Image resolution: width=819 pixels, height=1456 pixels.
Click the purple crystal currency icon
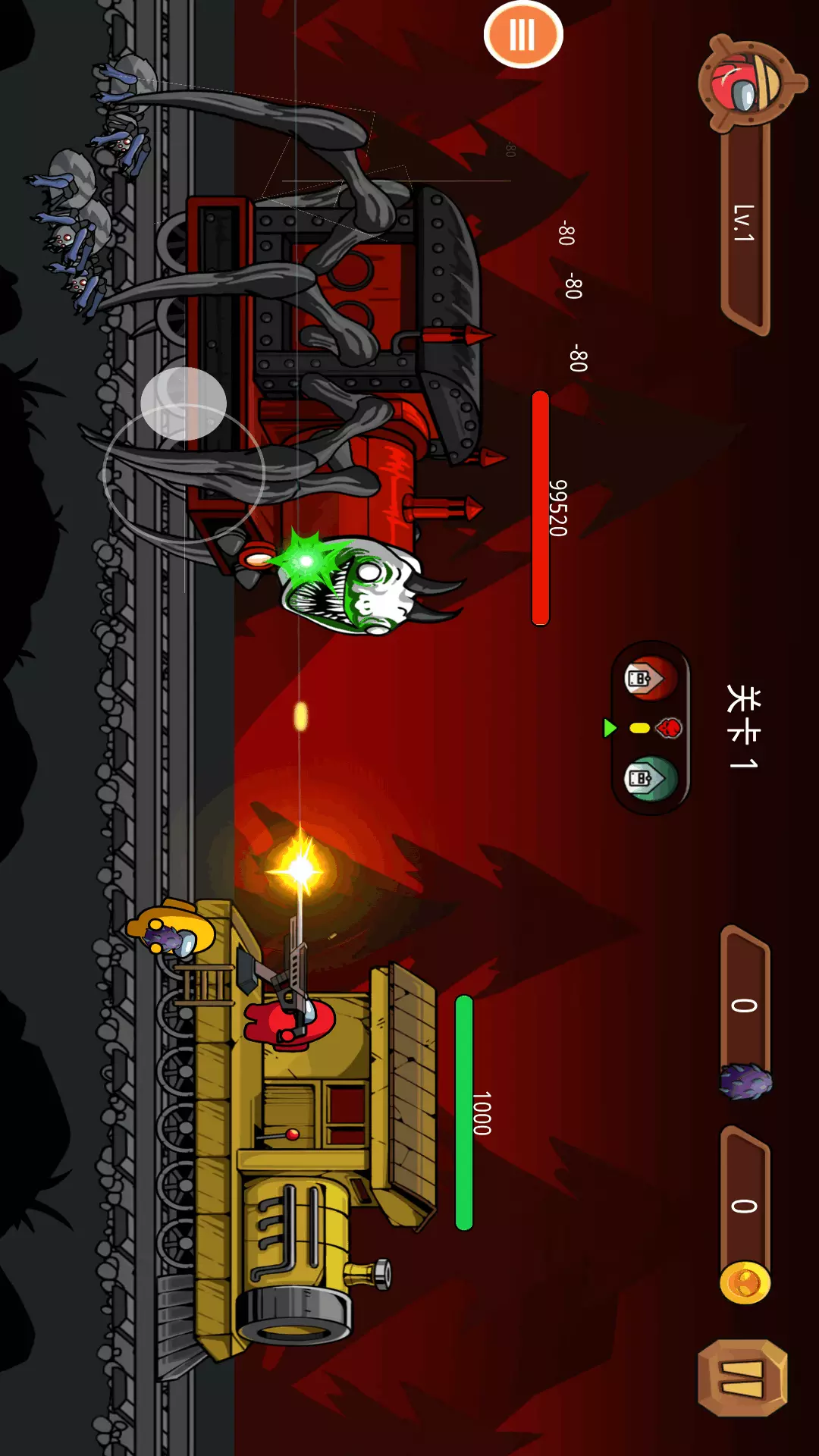click(x=745, y=1081)
